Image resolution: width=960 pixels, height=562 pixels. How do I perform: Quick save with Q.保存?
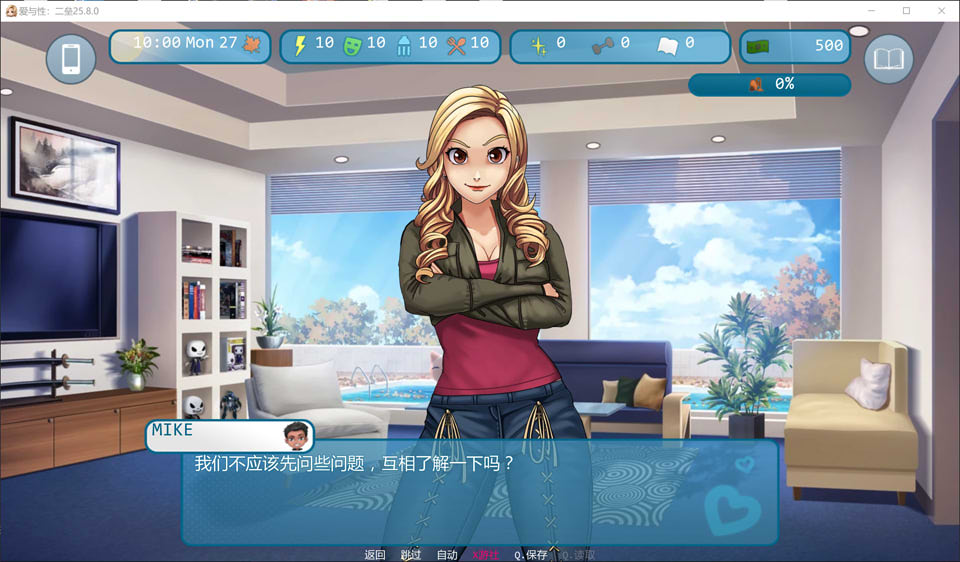(x=531, y=555)
